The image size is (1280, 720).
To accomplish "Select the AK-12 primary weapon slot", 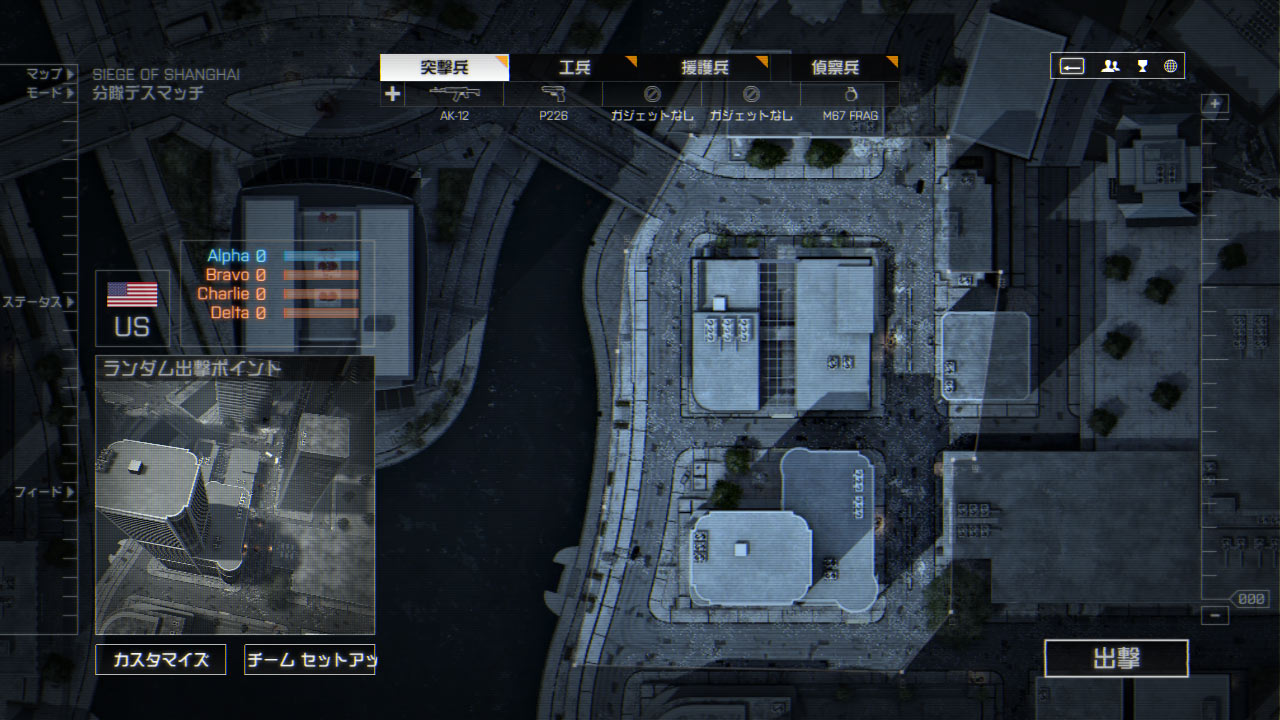I will click(x=454, y=103).
